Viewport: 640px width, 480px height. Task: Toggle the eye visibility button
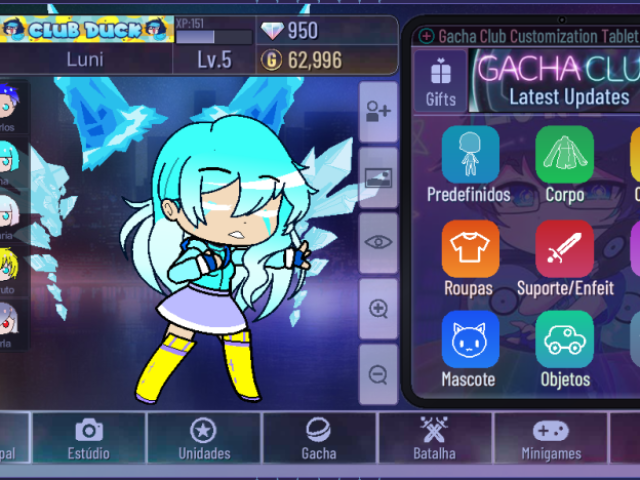click(x=378, y=242)
